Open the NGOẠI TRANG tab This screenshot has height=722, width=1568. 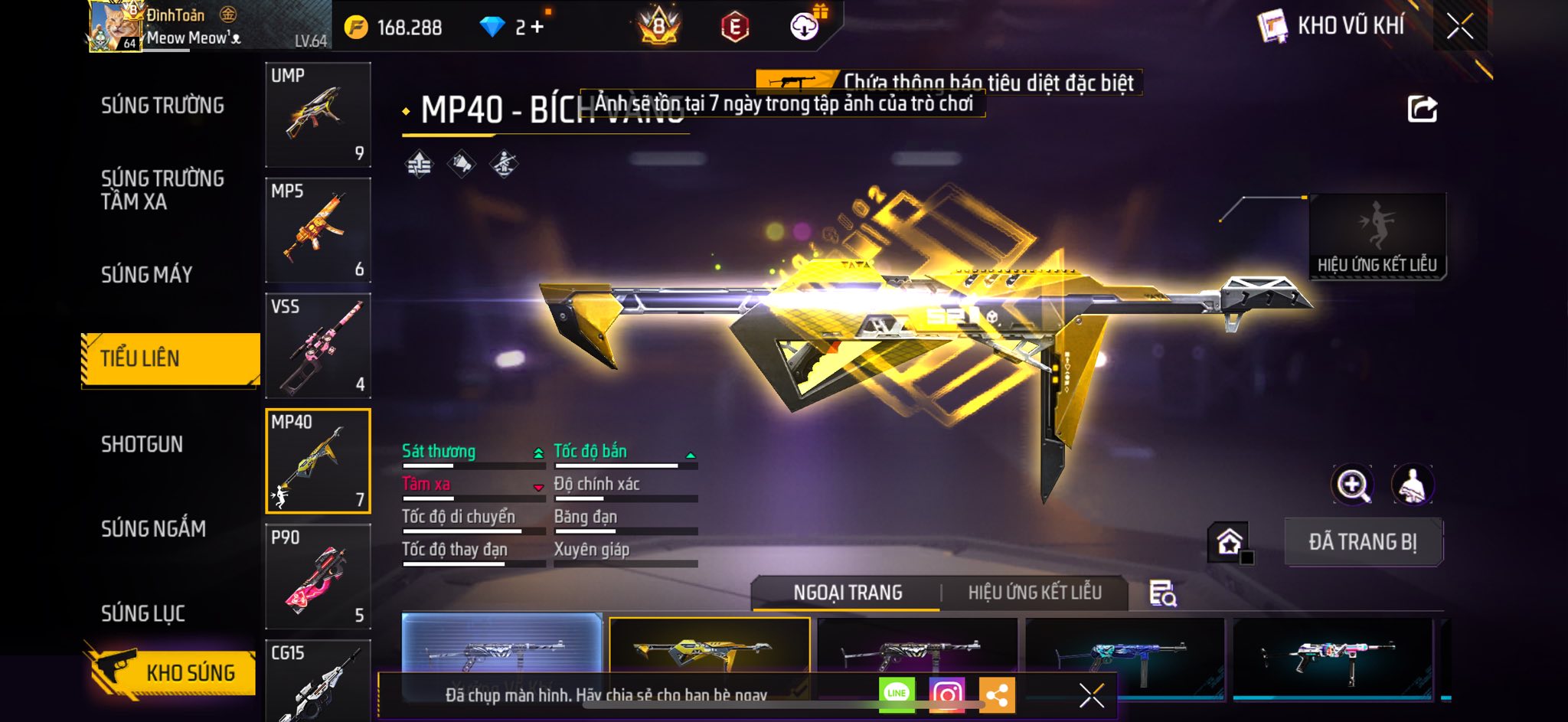click(x=848, y=593)
